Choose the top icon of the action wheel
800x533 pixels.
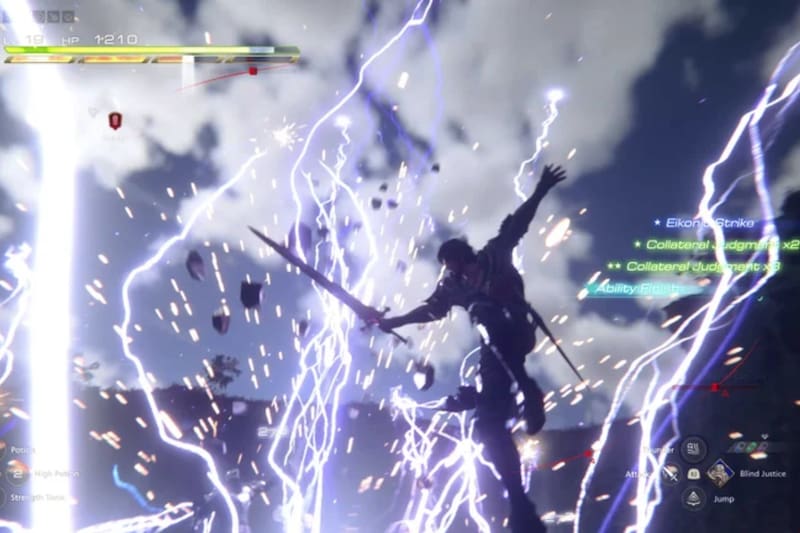point(694,449)
